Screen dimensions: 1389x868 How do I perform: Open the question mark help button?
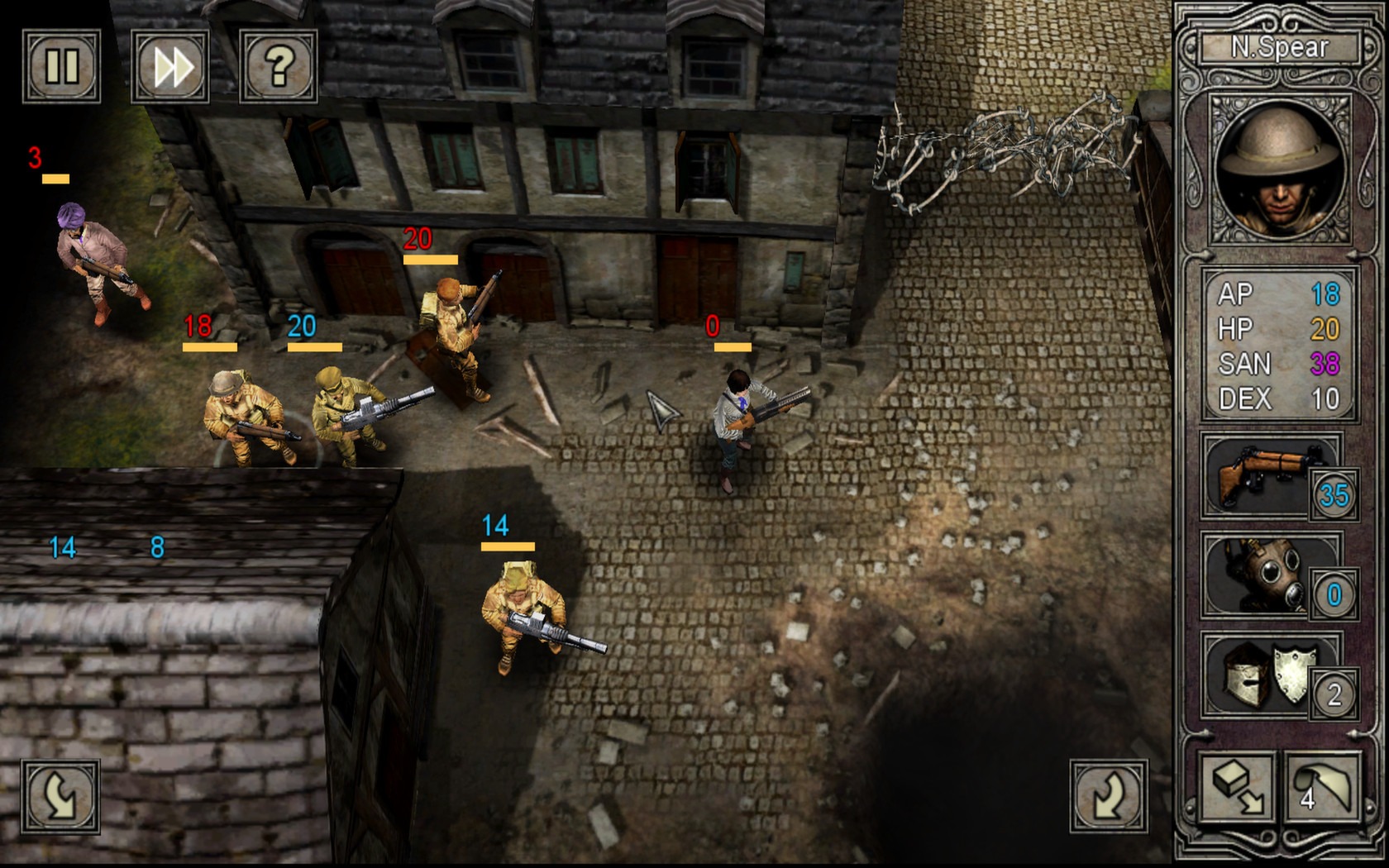tap(279, 66)
